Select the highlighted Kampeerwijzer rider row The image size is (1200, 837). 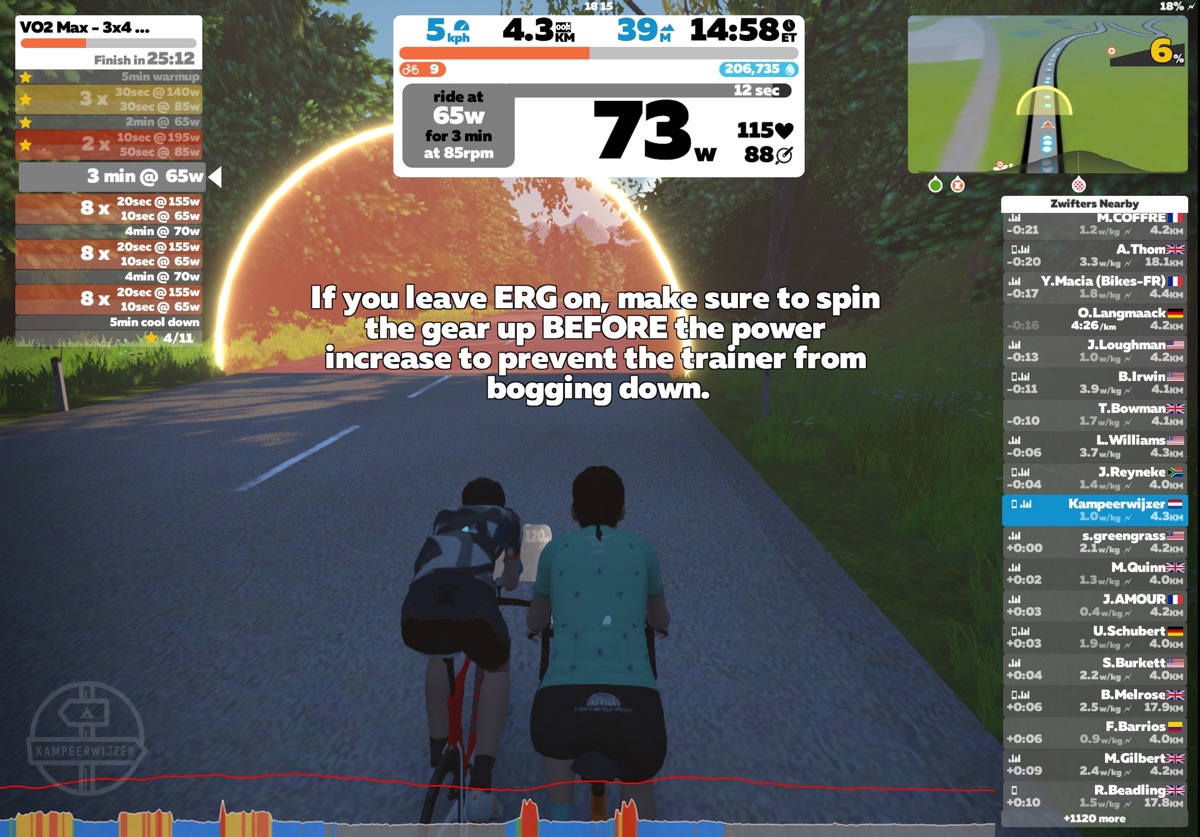click(x=1094, y=510)
